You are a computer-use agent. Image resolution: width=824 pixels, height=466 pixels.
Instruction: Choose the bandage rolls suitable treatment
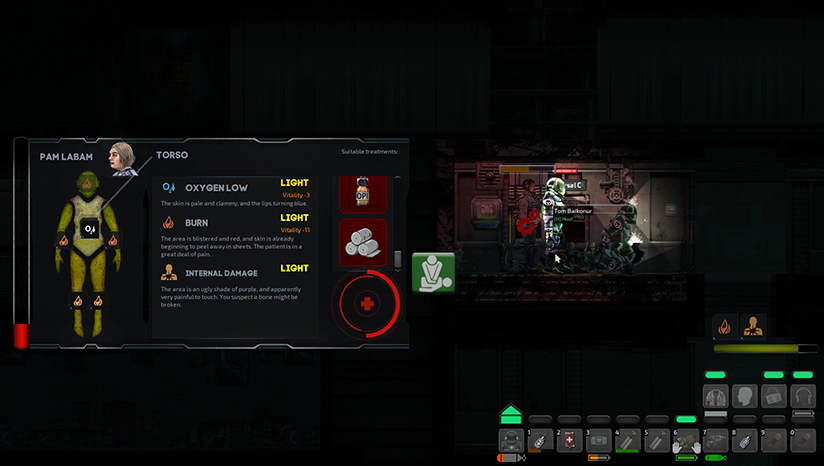pos(363,241)
